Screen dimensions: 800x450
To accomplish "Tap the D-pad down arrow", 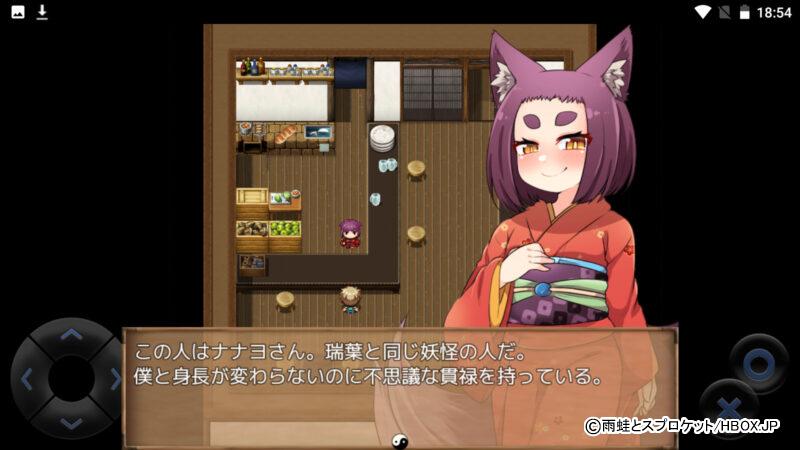I will click(x=70, y=422).
